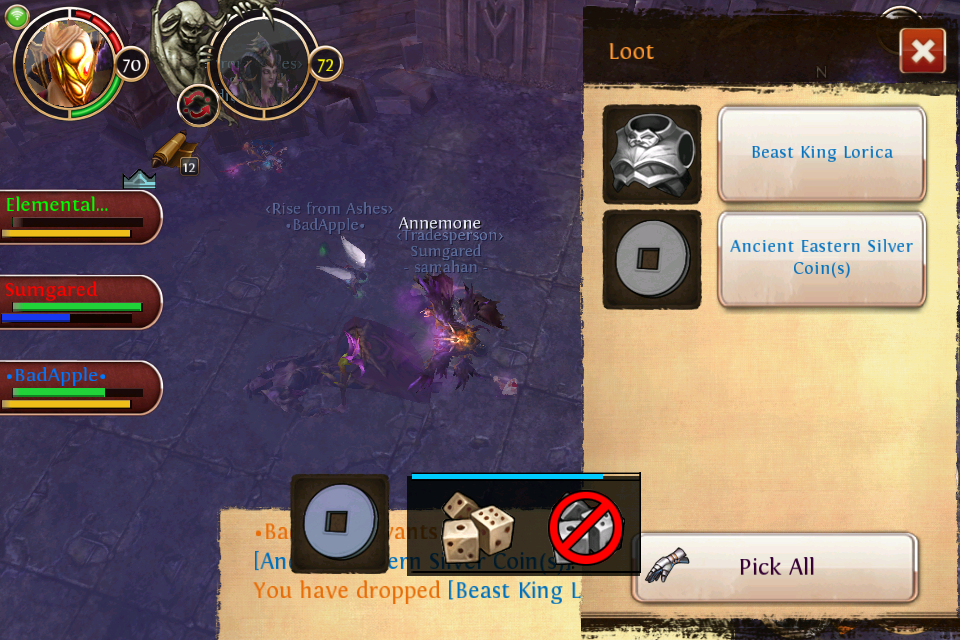This screenshot has width=960, height=640.
Task: Select the silver coin icon in Loot
Action: click(x=652, y=259)
